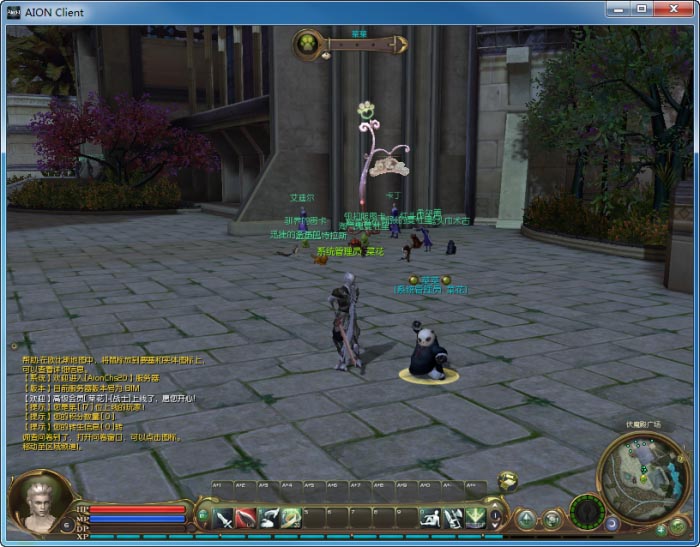Click the treasure cube icon above the hotbar

pyautogui.click(x=507, y=481)
